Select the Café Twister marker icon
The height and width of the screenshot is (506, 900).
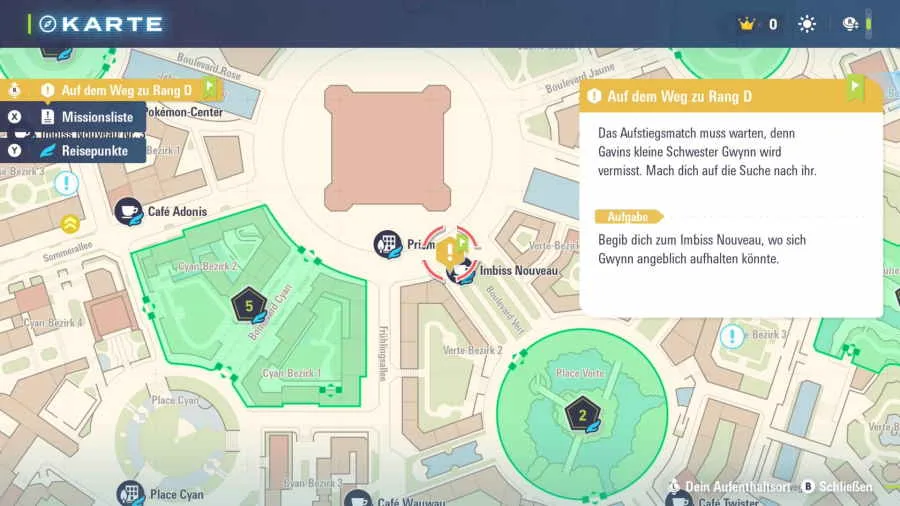coord(679,500)
